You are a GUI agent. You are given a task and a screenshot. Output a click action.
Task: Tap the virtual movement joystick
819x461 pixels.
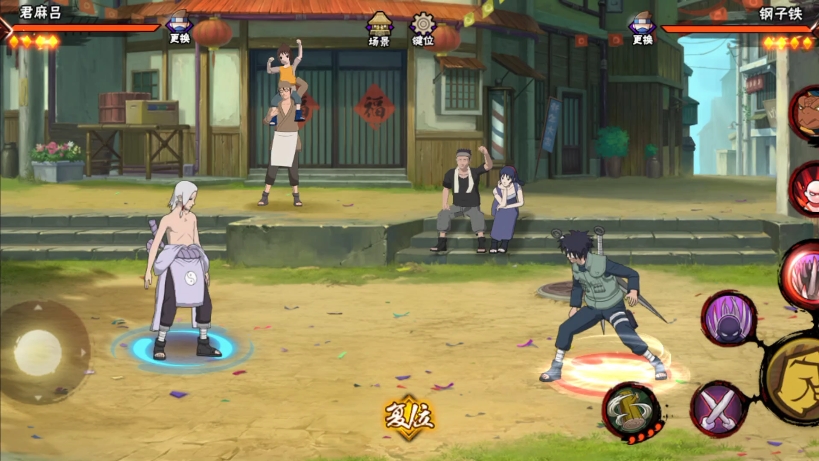(40, 351)
